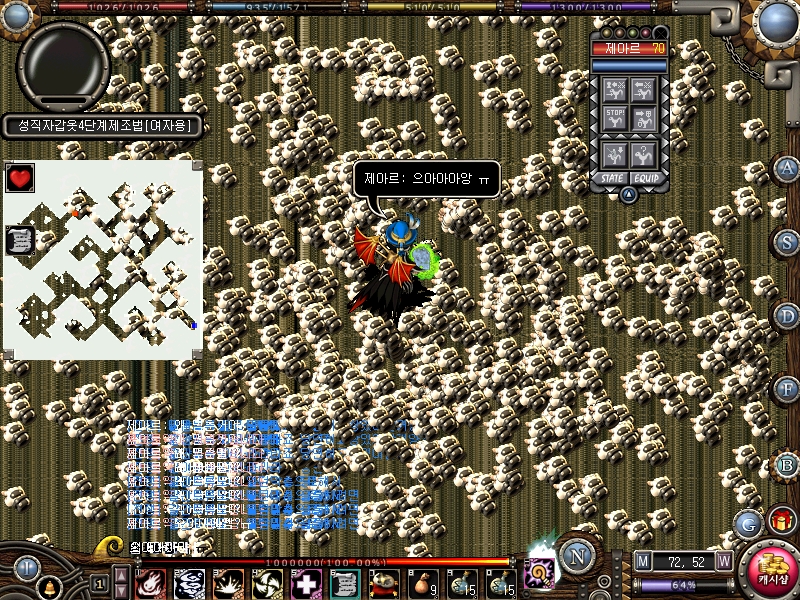Open the red gift box icon
Viewport: 800px width, 600px height.
coord(780,520)
